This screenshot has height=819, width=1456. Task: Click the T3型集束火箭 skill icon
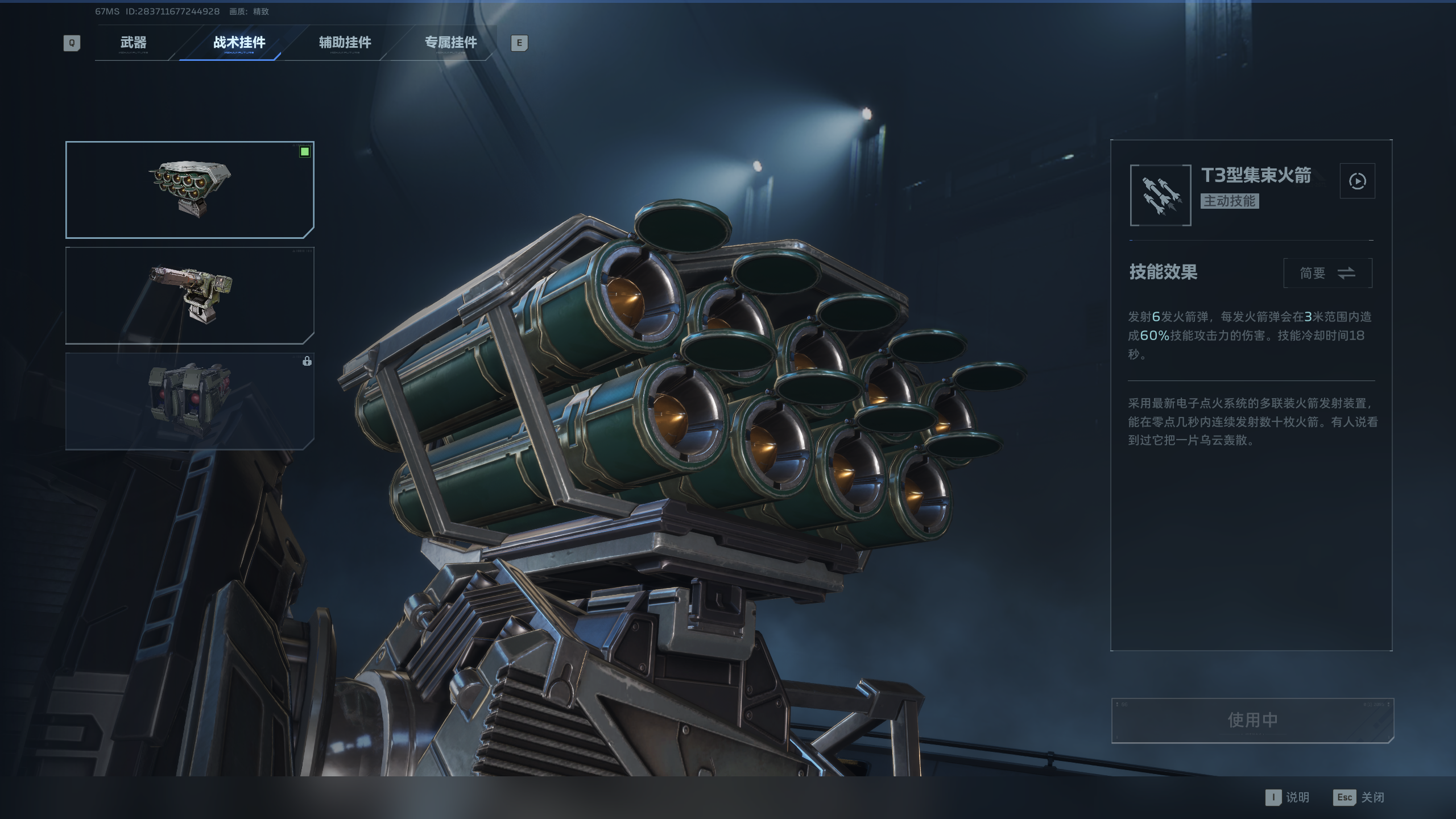tap(1160, 195)
